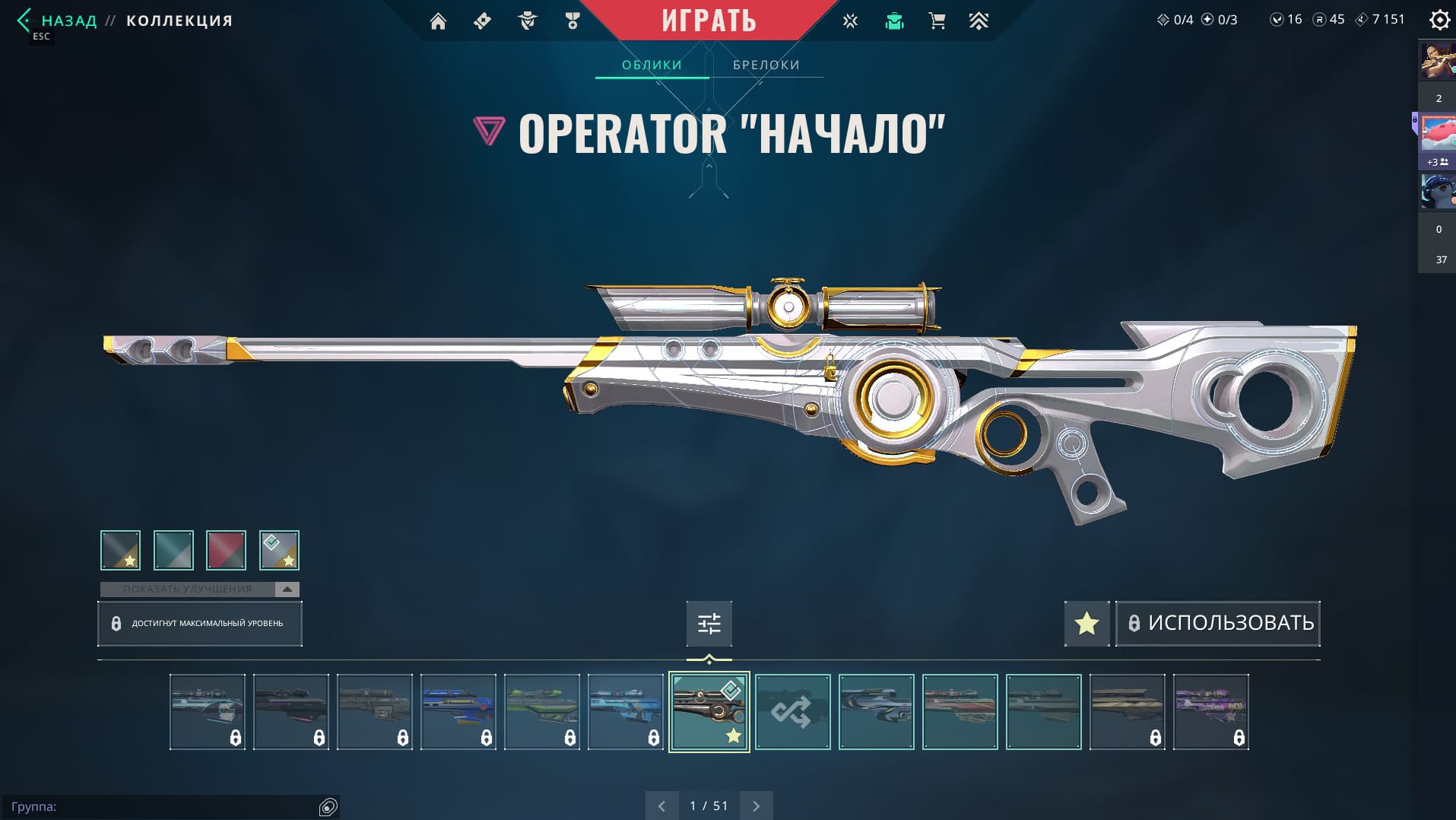This screenshot has height=820, width=1456.
Task: Select the random shuffle skin tile
Action: (792, 712)
